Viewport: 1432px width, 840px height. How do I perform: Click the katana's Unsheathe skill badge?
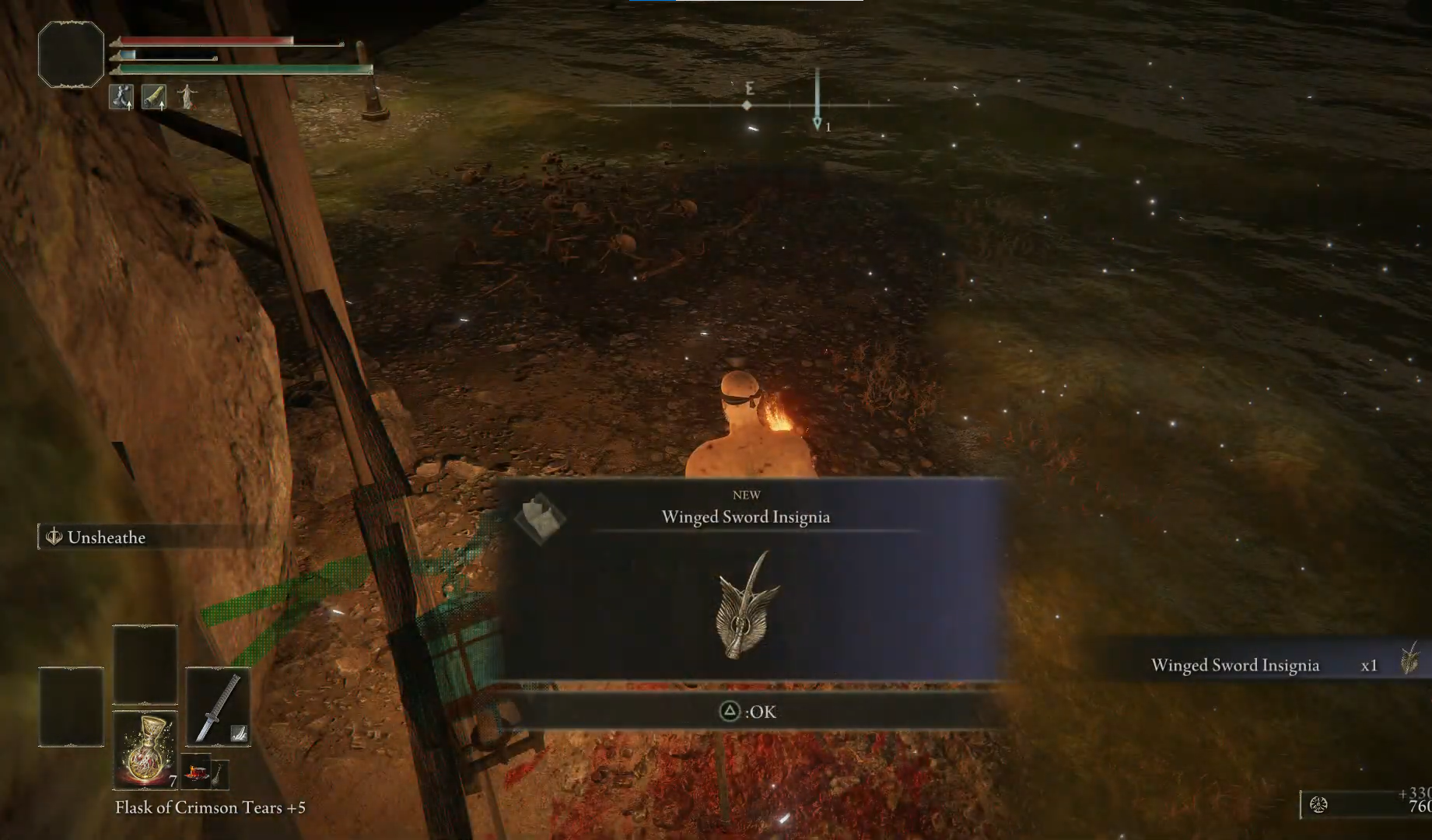239,733
